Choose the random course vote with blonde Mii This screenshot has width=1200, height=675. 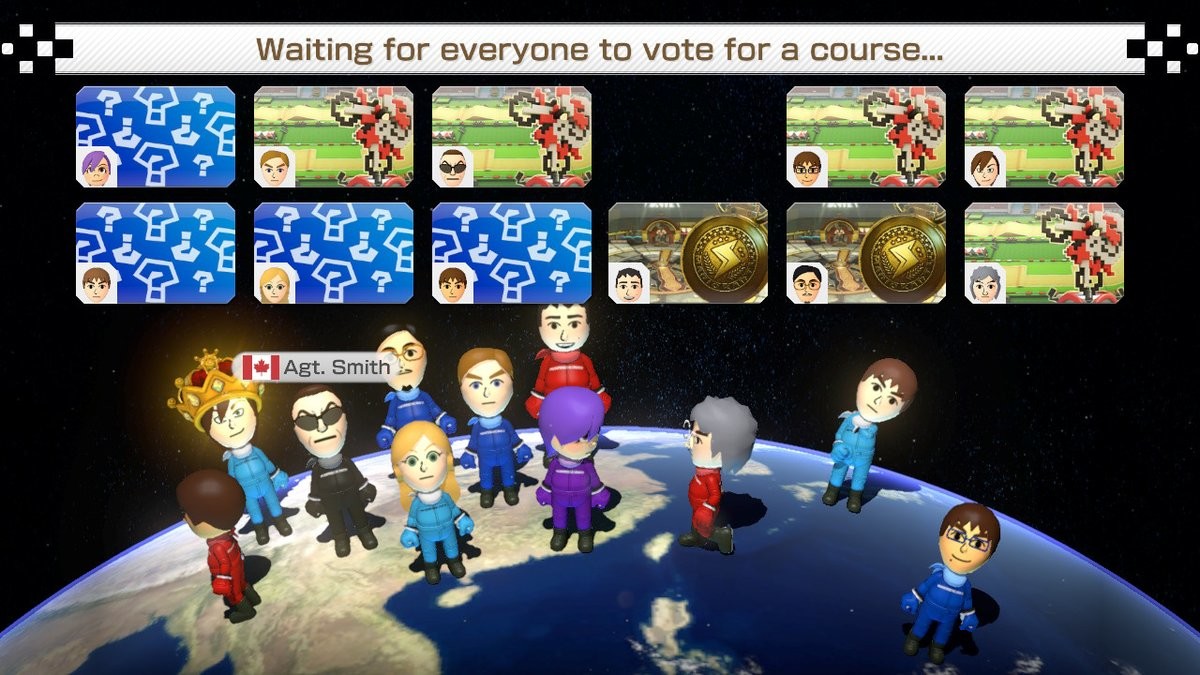(334, 253)
